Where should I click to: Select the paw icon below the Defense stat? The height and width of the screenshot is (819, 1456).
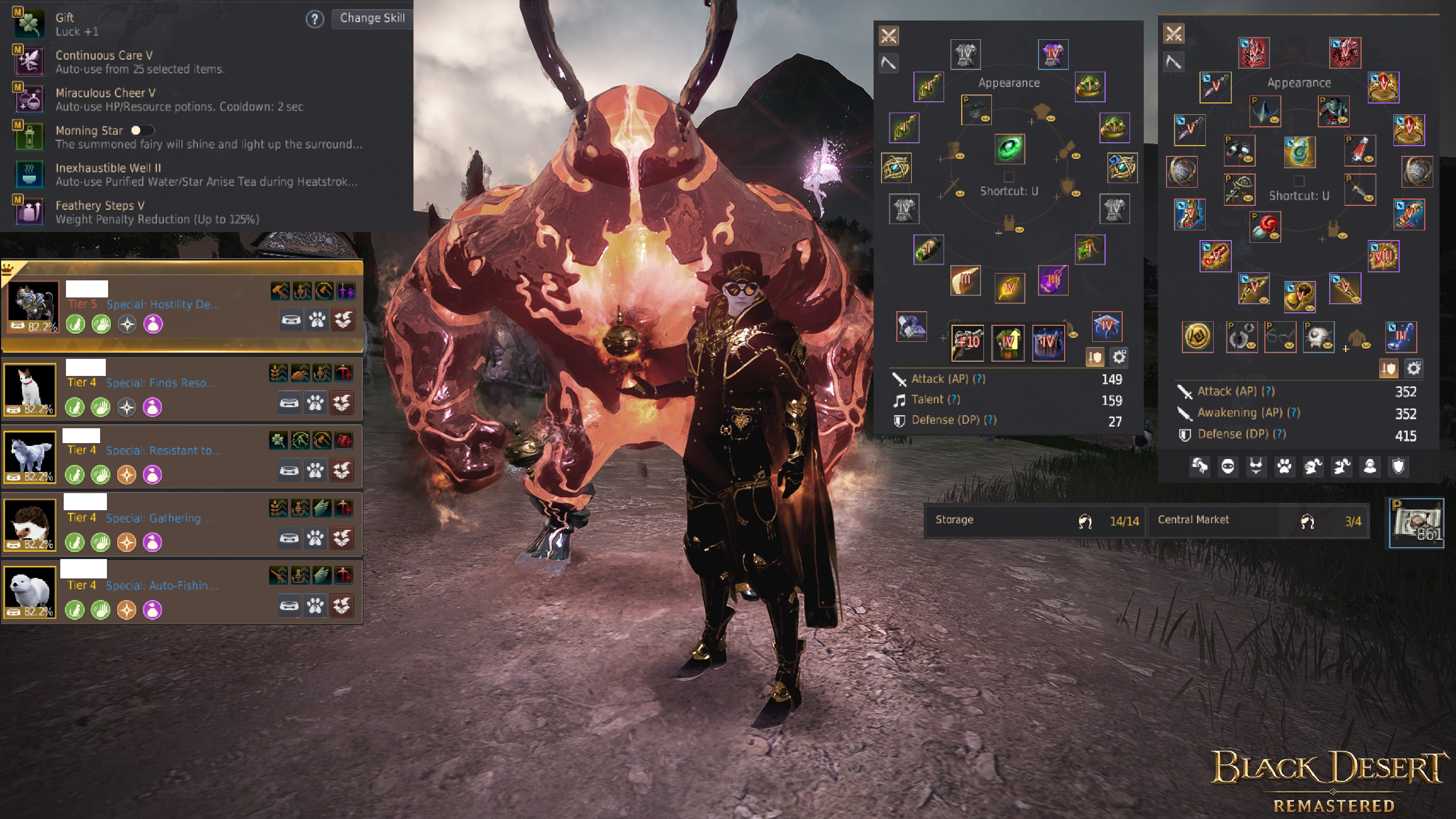[1284, 467]
